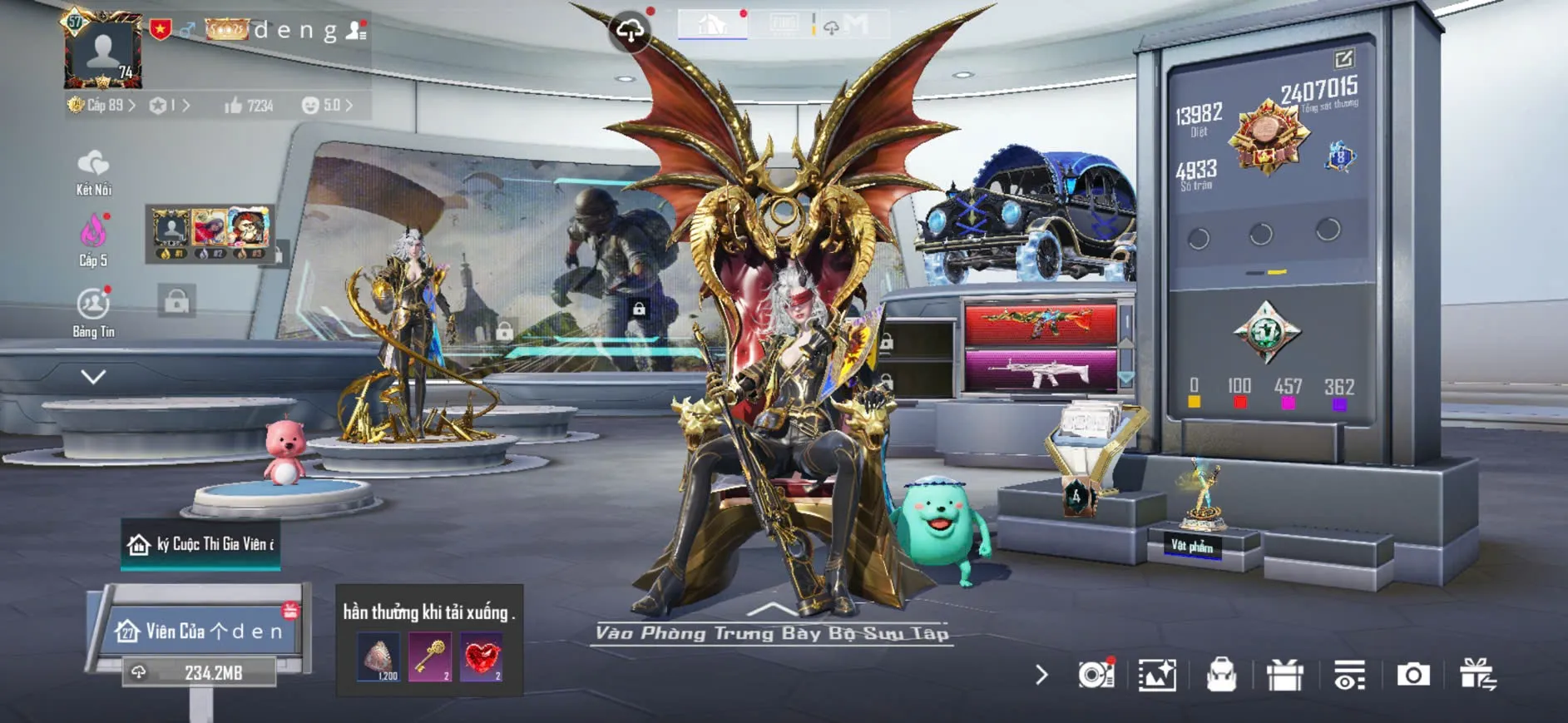The image size is (1568, 723).
Task: Open the music record player icon
Action: (x=1096, y=675)
